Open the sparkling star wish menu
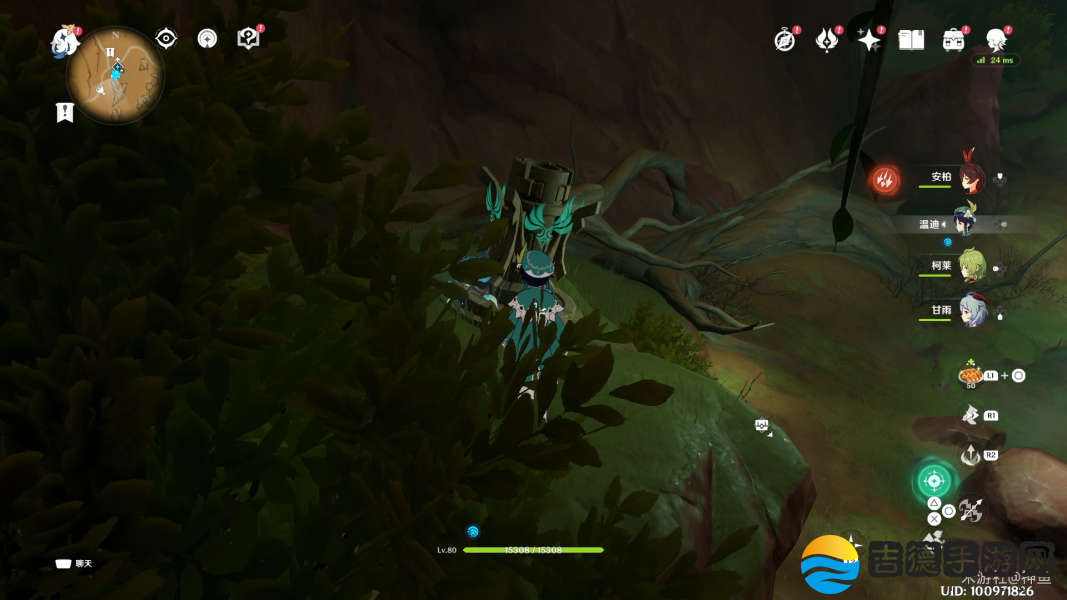The image size is (1067, 600). [x=869, y=40]
